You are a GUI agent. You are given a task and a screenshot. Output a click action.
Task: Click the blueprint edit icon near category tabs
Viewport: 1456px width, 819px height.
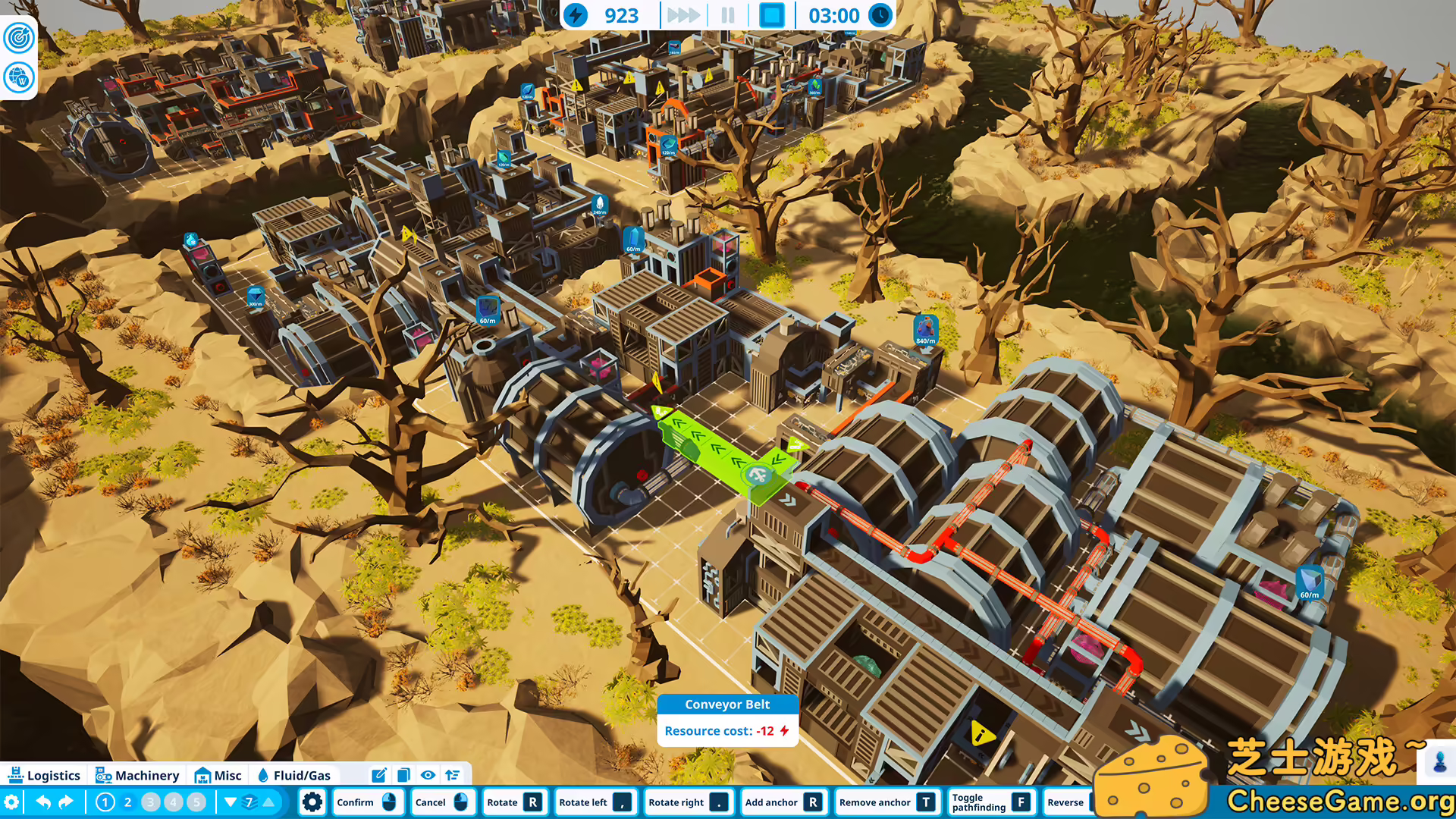coord(379,775)
